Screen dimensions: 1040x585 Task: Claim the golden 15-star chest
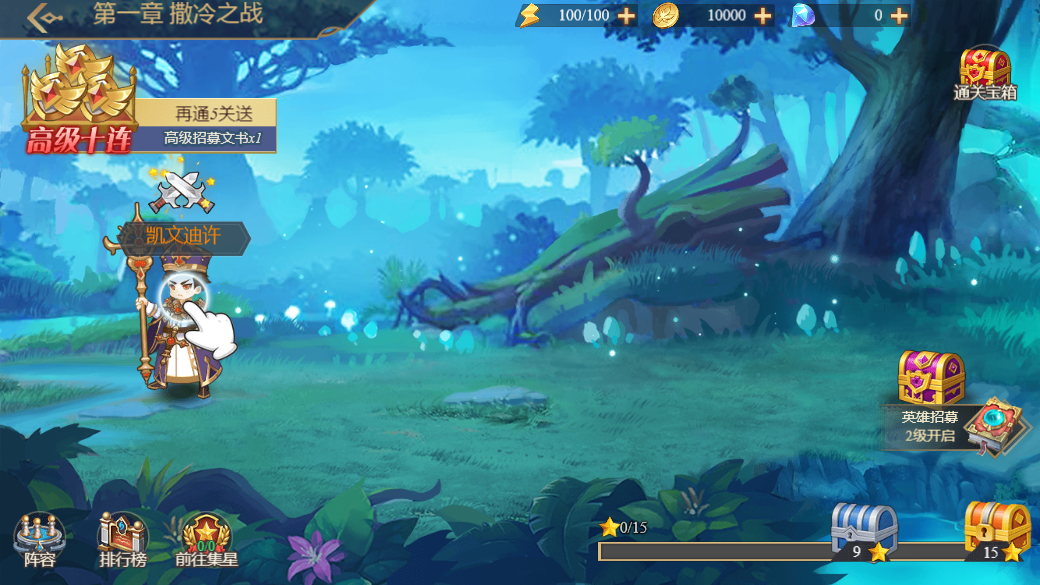(x=996, y=530)
